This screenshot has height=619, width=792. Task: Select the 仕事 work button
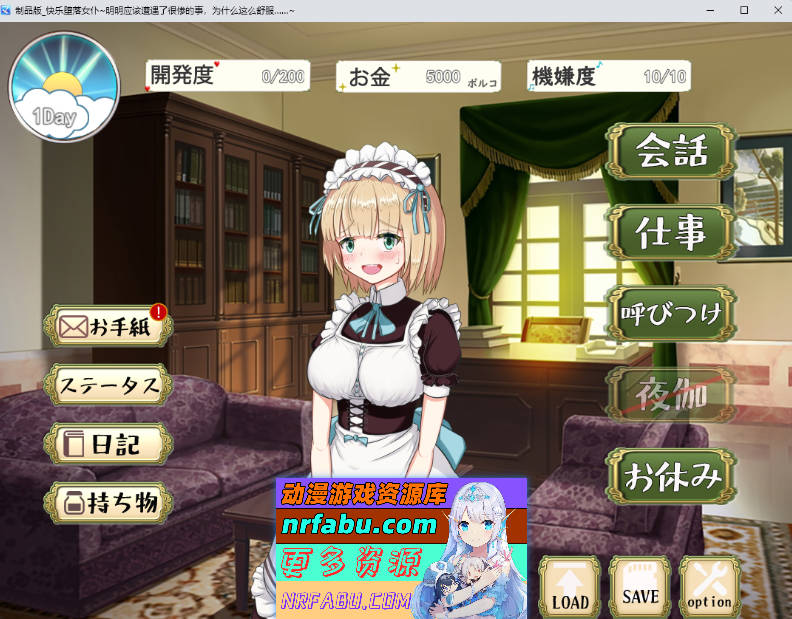(x=672, y=232)
